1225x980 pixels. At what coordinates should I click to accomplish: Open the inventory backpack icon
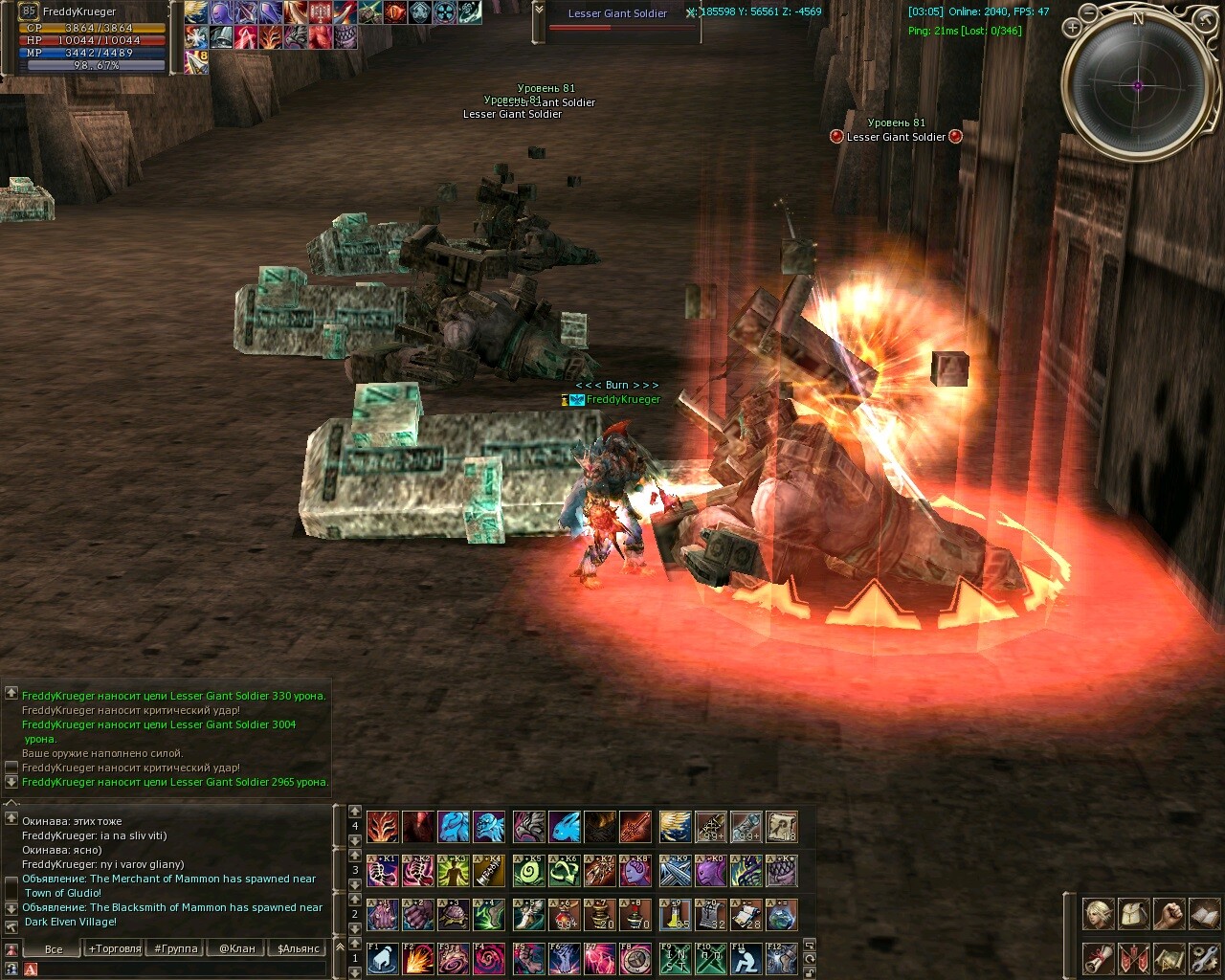1133,914
